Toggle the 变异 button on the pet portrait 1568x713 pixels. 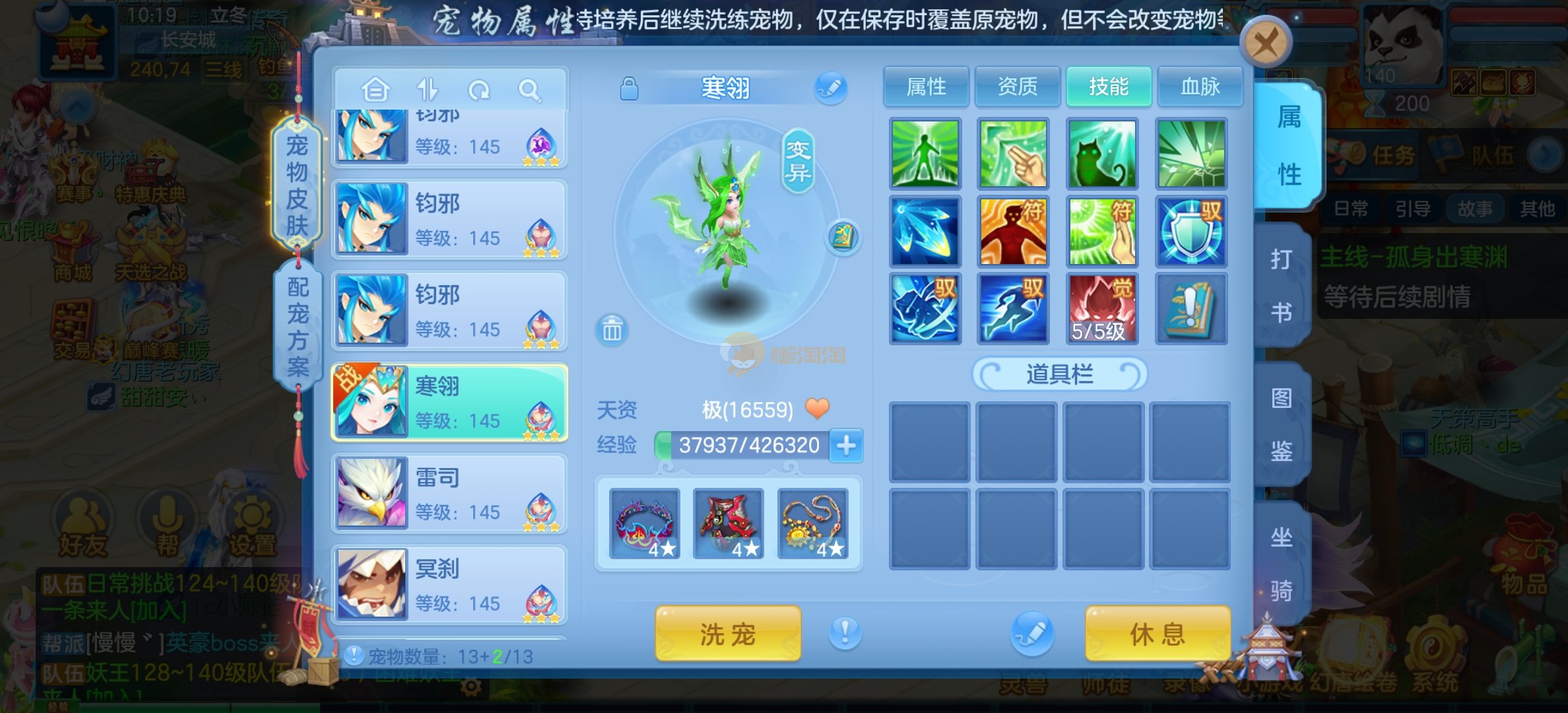[x=797, y=162]
